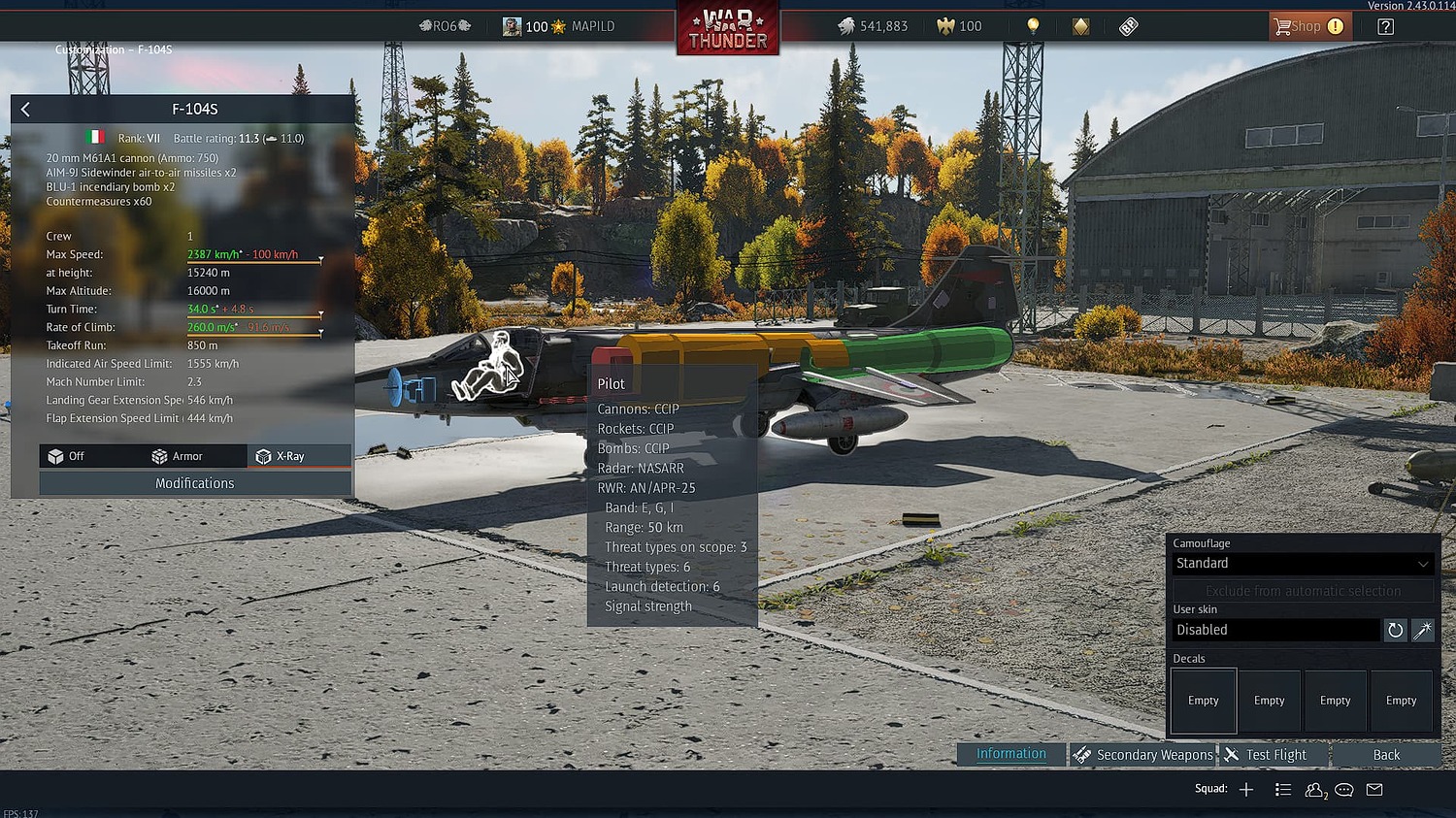Switch to Armor view mode

[x=178, y=456]
